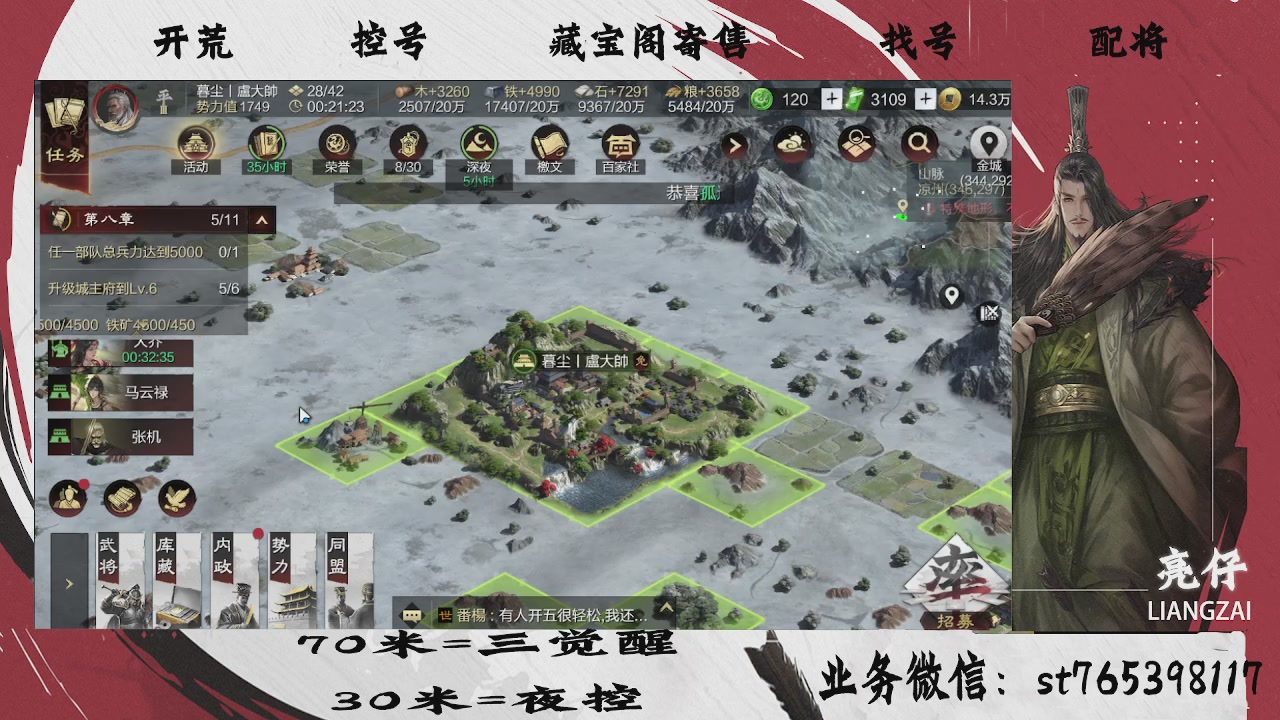This screenshot has height=720, width=1280.
Task: Select the 深夜 night event icon
Action: [477, 143]
